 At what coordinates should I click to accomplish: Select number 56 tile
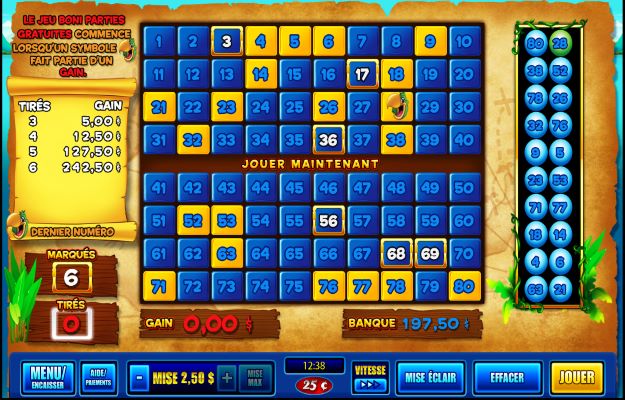(329, 220)
